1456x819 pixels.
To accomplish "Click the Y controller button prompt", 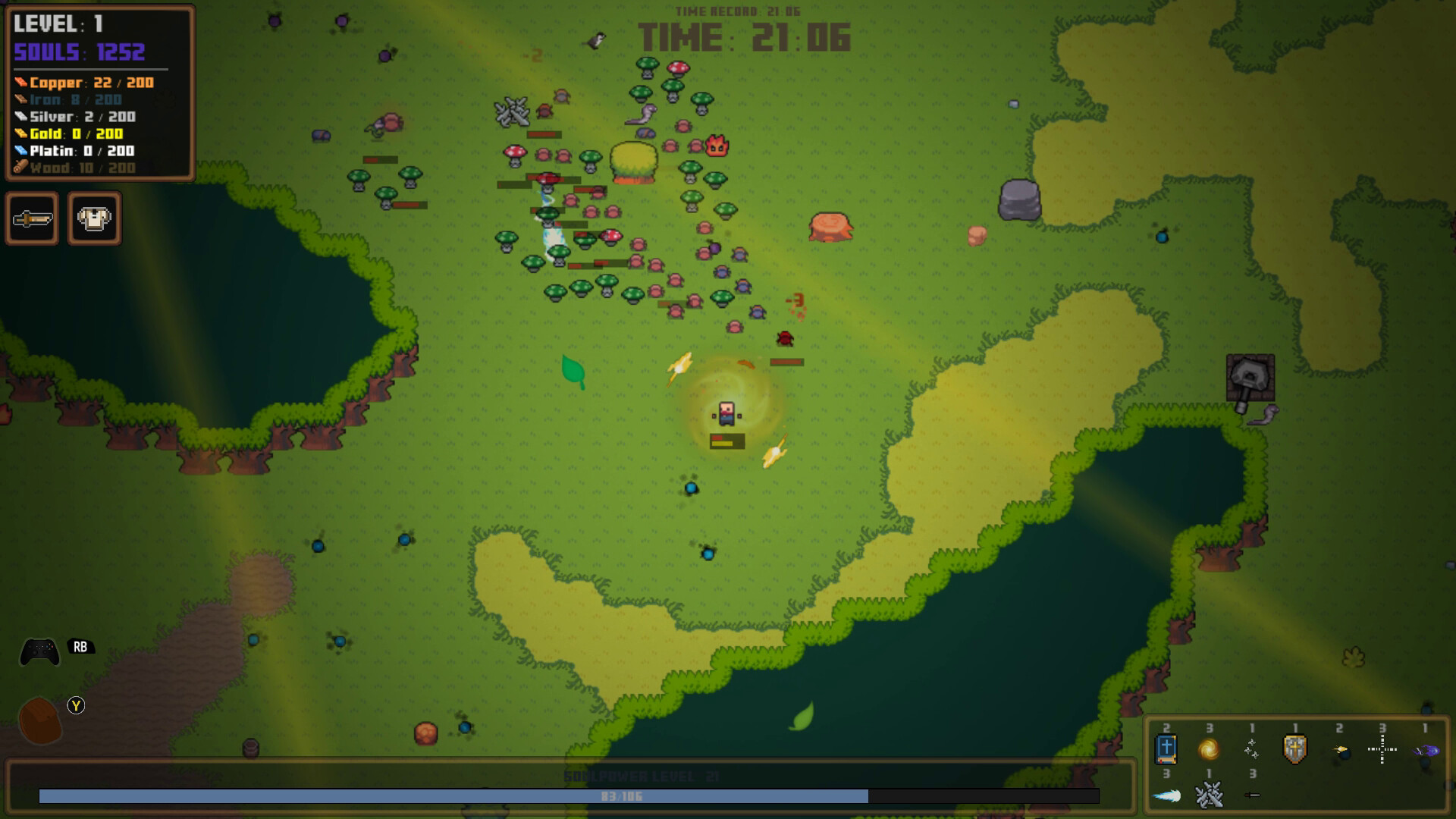I will pyautogui.click(x=76, y=704).
